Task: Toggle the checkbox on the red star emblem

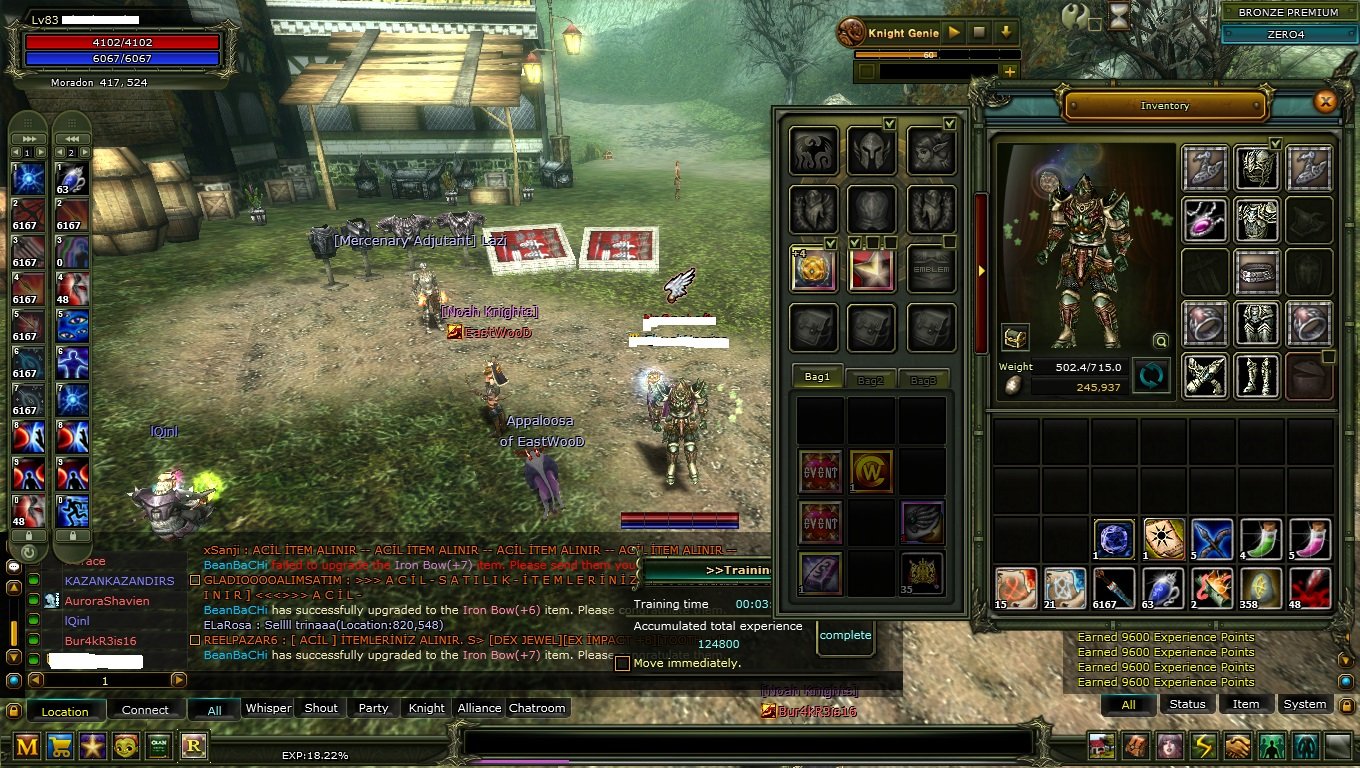Action: point(855,243)
